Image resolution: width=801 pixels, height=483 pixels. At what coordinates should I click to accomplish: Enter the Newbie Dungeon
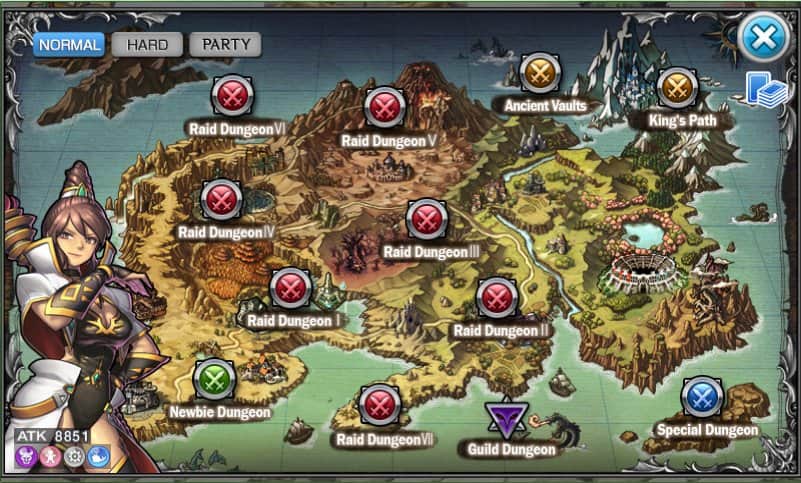(x=214, y=379)
